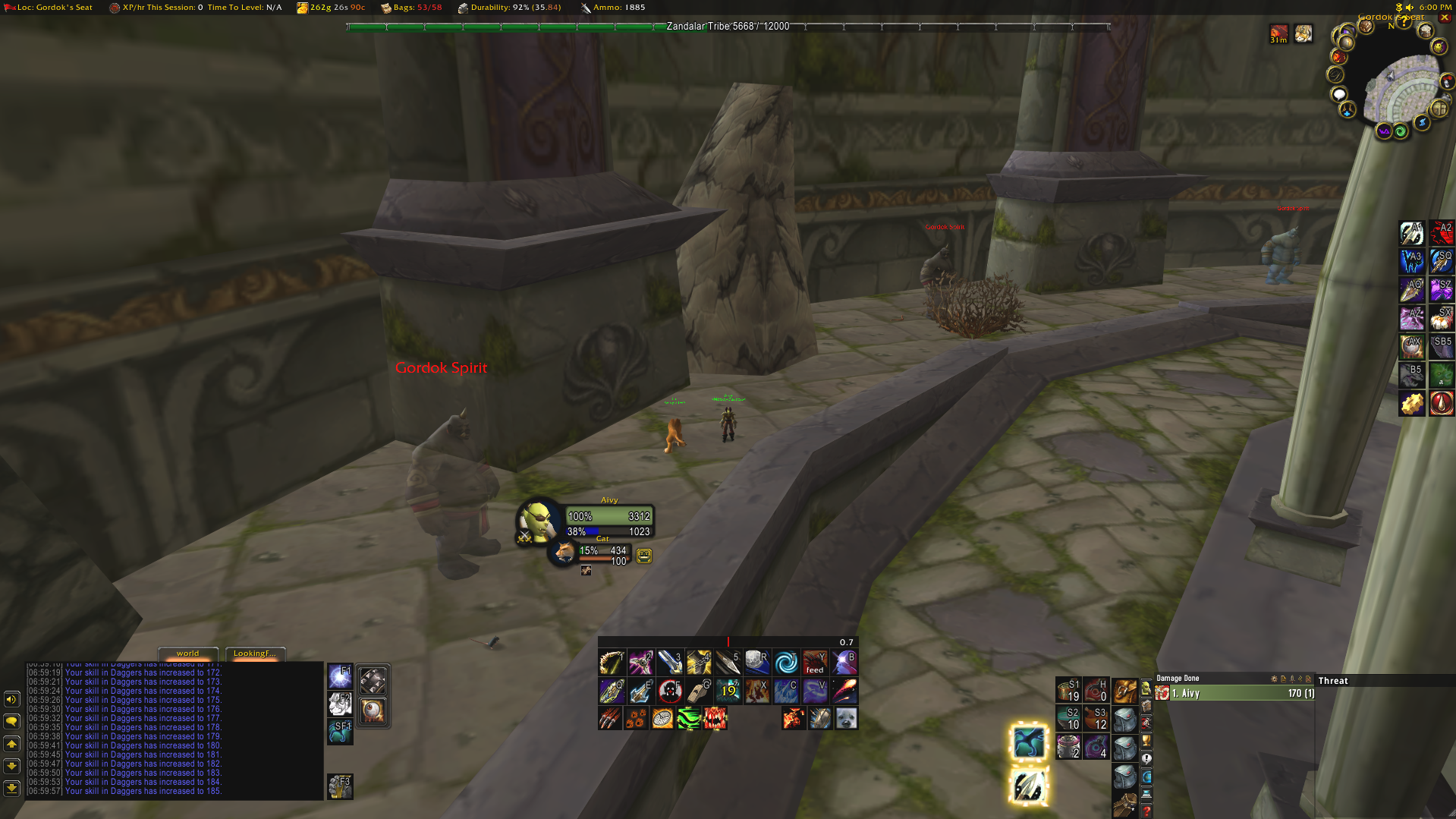This screenshot has width=1456, height=819.
Task: Select the pet claw attack ability
Action: pos(610,718)
